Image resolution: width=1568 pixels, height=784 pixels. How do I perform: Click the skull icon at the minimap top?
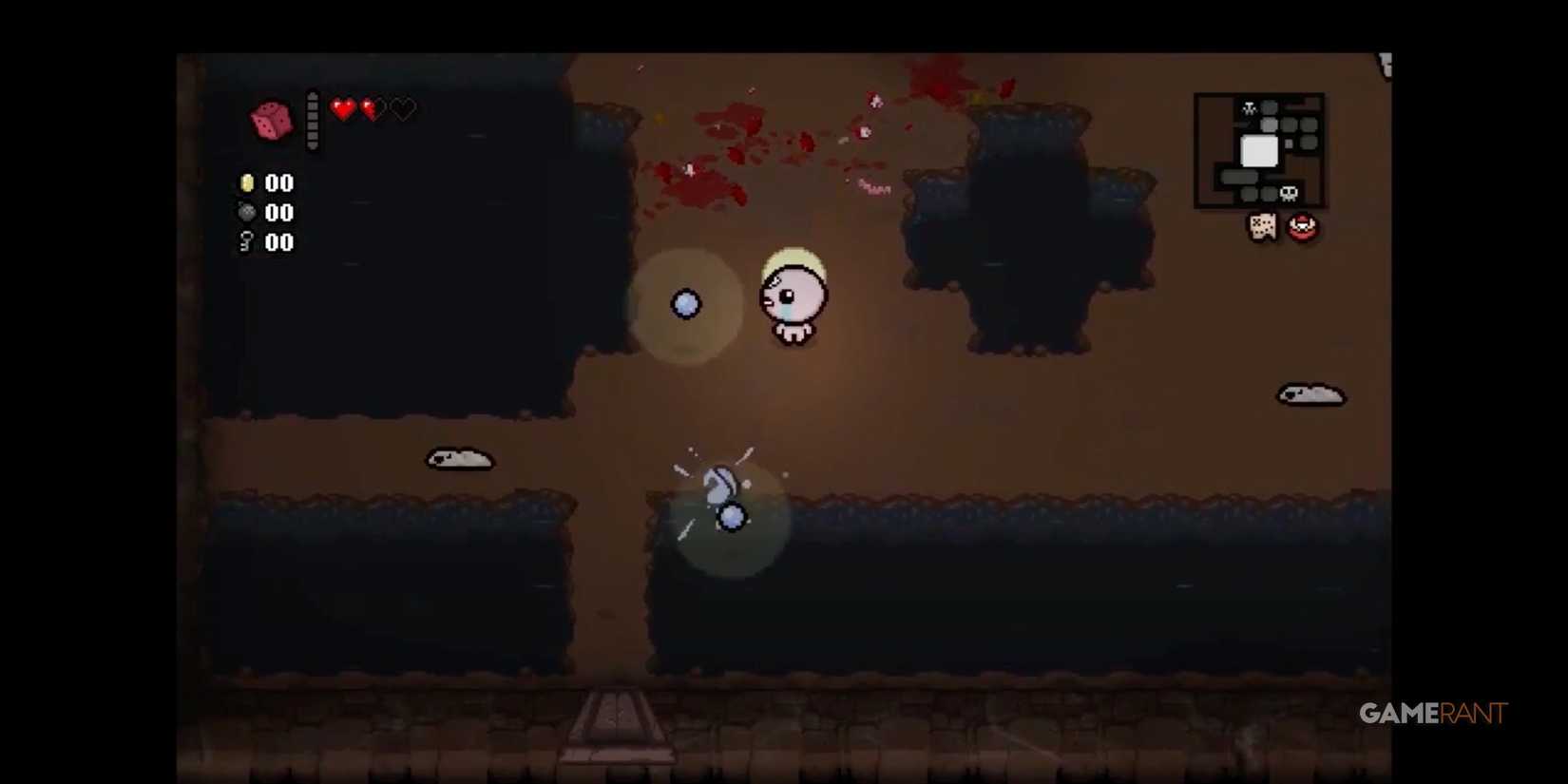(x=1250, y=107)
